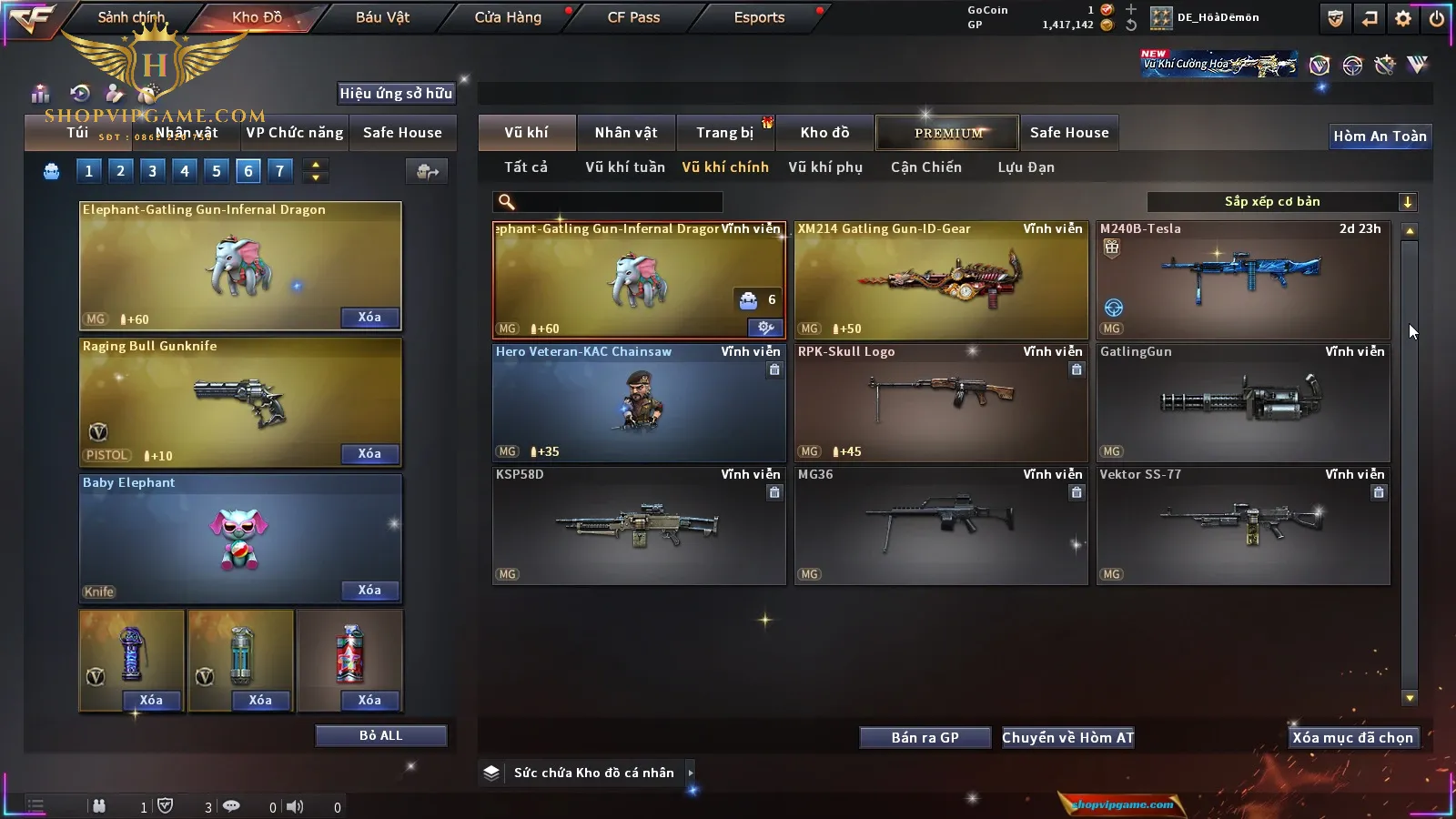The width and height of the screenshot is (1456, 819).
Task: Switch to bag slot 3
Action: [152, 170]
